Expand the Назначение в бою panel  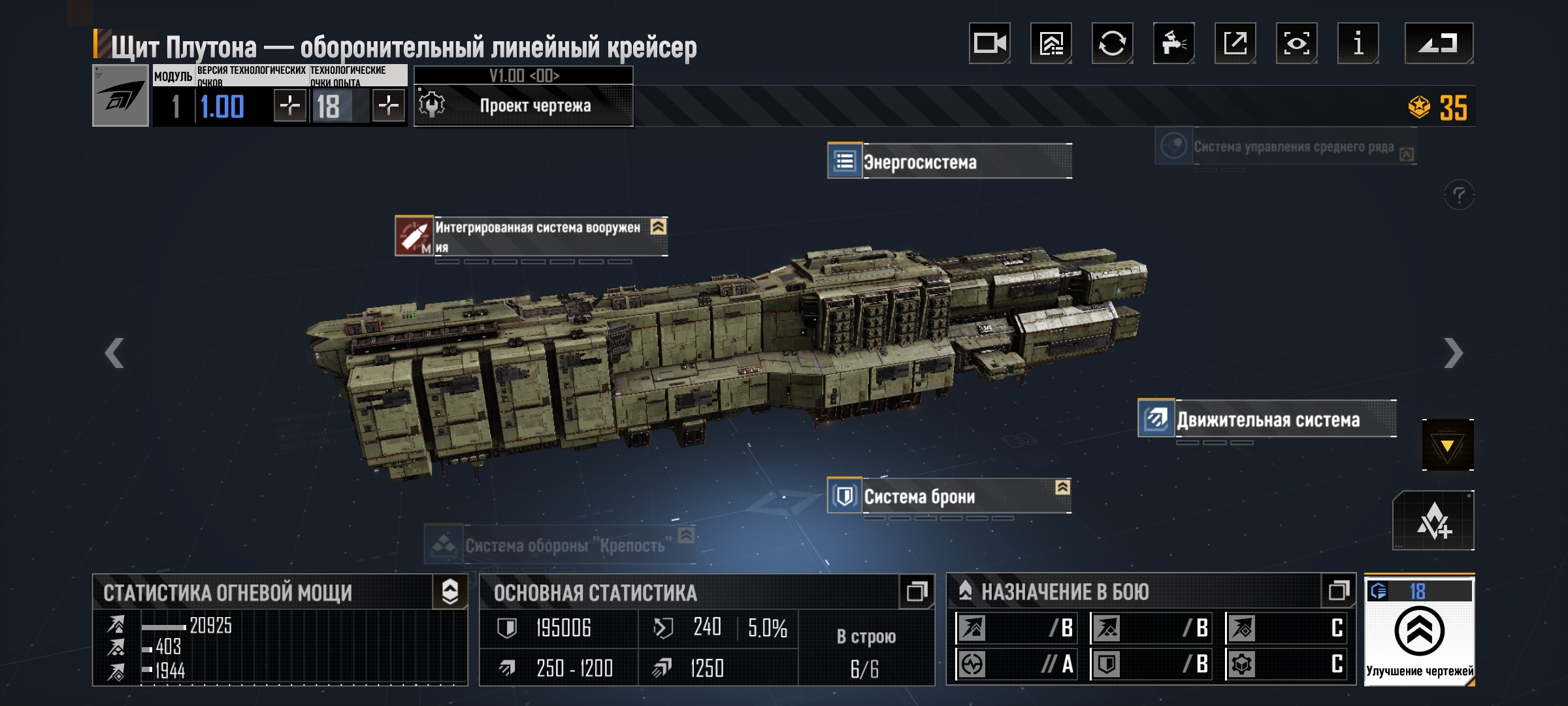pos(1338,591)
